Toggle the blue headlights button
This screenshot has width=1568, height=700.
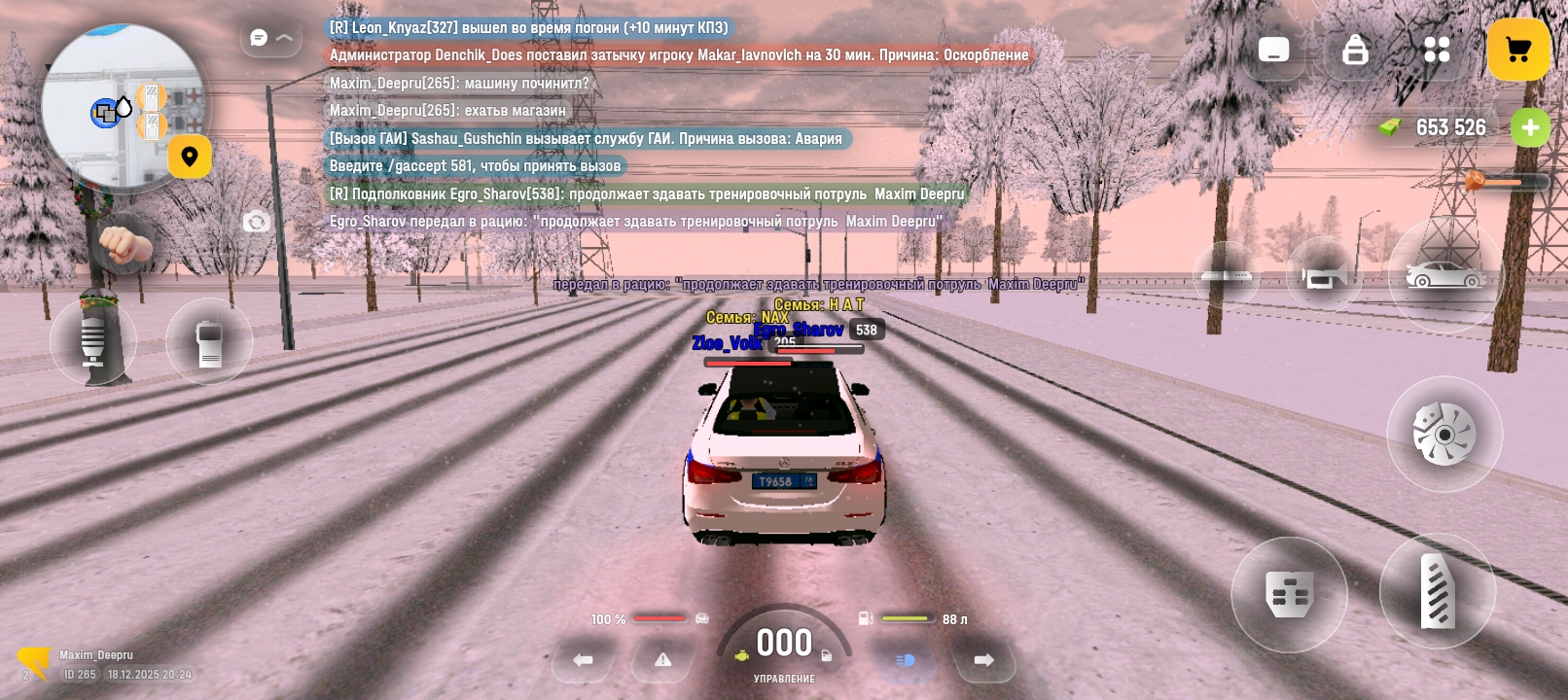[905, 660]
